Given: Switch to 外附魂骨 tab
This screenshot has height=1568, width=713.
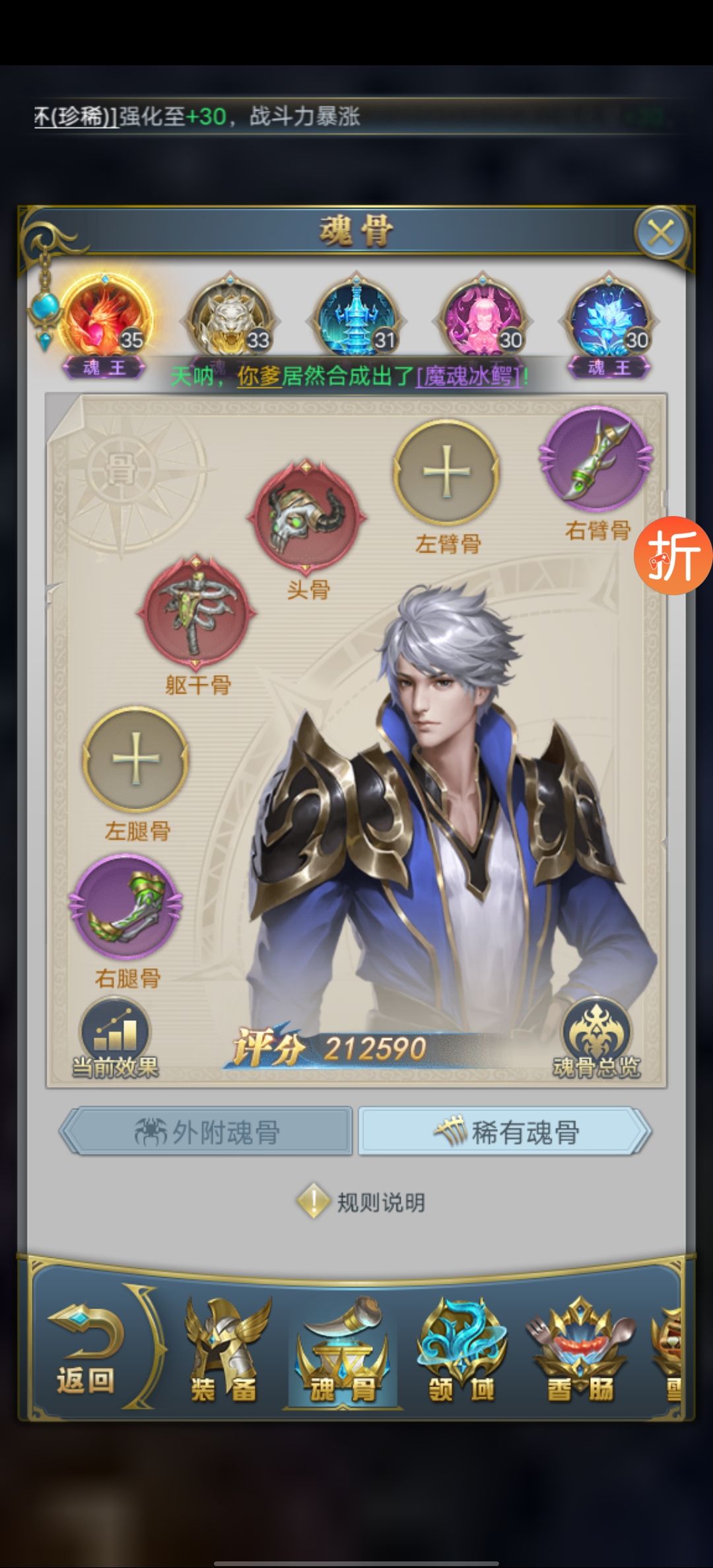Looking at the screenshot, I should click(x=207, y=1132).
